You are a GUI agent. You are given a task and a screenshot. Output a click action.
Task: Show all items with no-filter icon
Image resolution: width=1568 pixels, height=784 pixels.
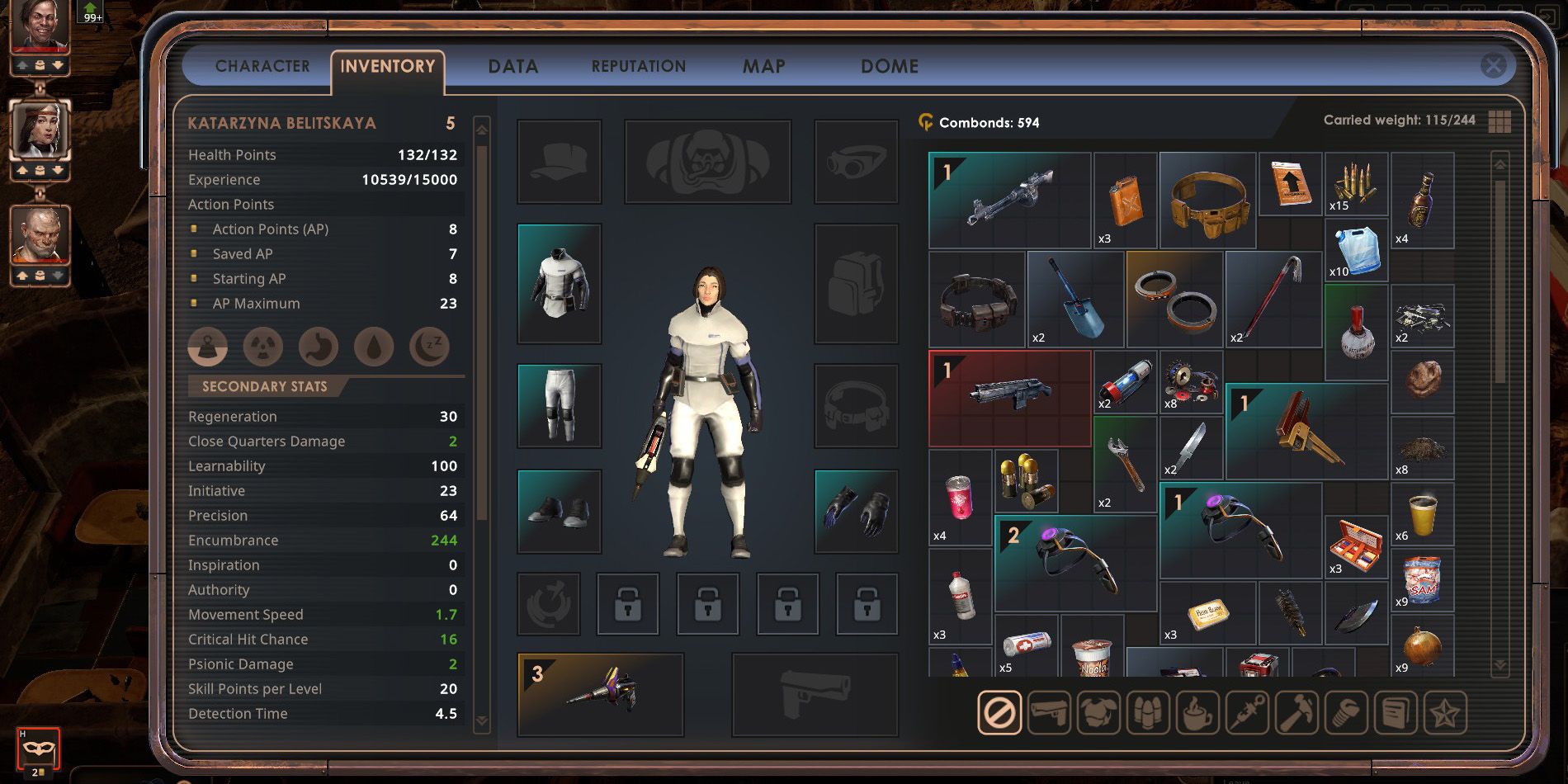coord(999,712)
